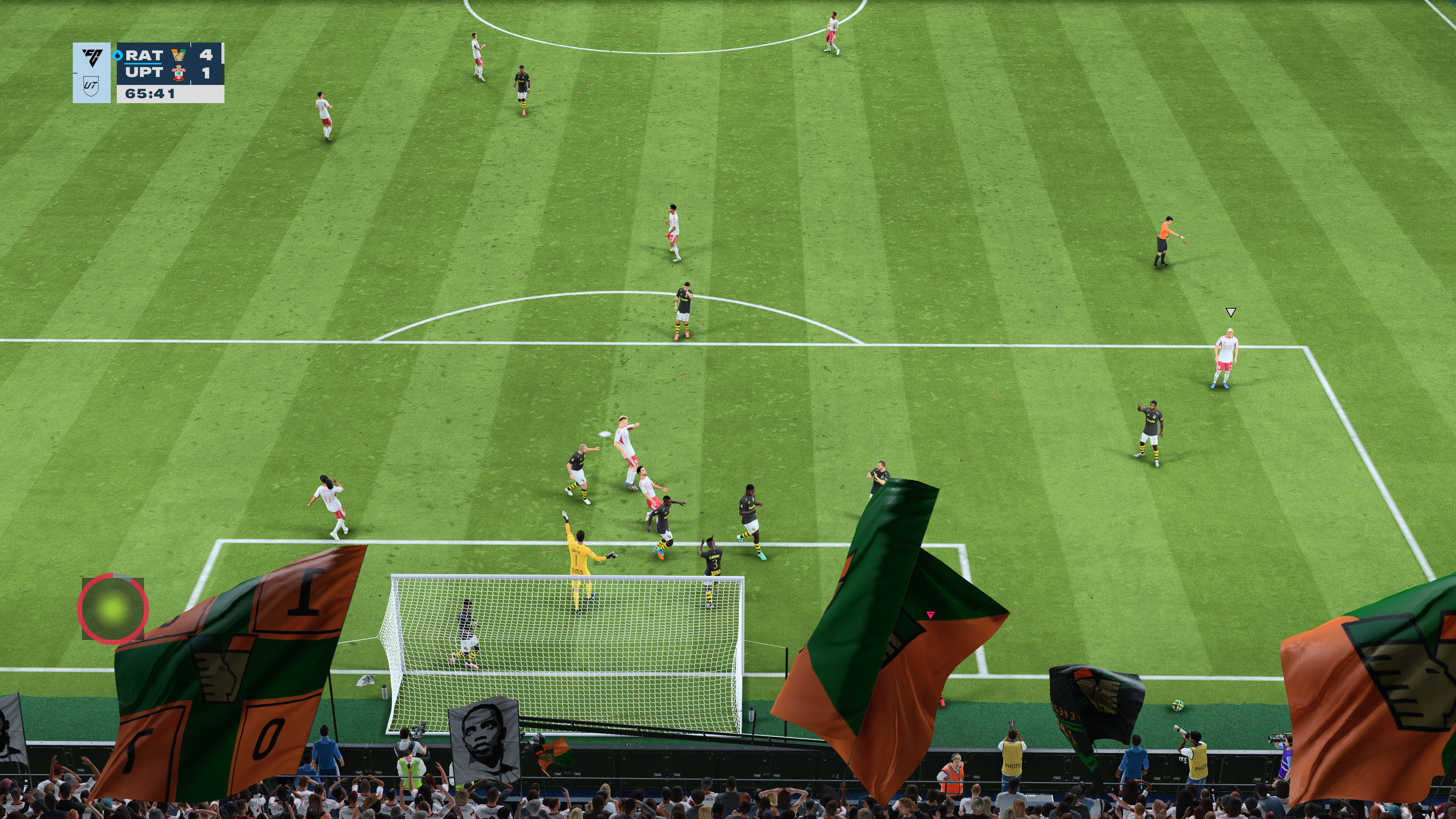The image size is (1456, 819).
Task: Select the Southampton crest beside UPT
Action: tap(179, 73)
